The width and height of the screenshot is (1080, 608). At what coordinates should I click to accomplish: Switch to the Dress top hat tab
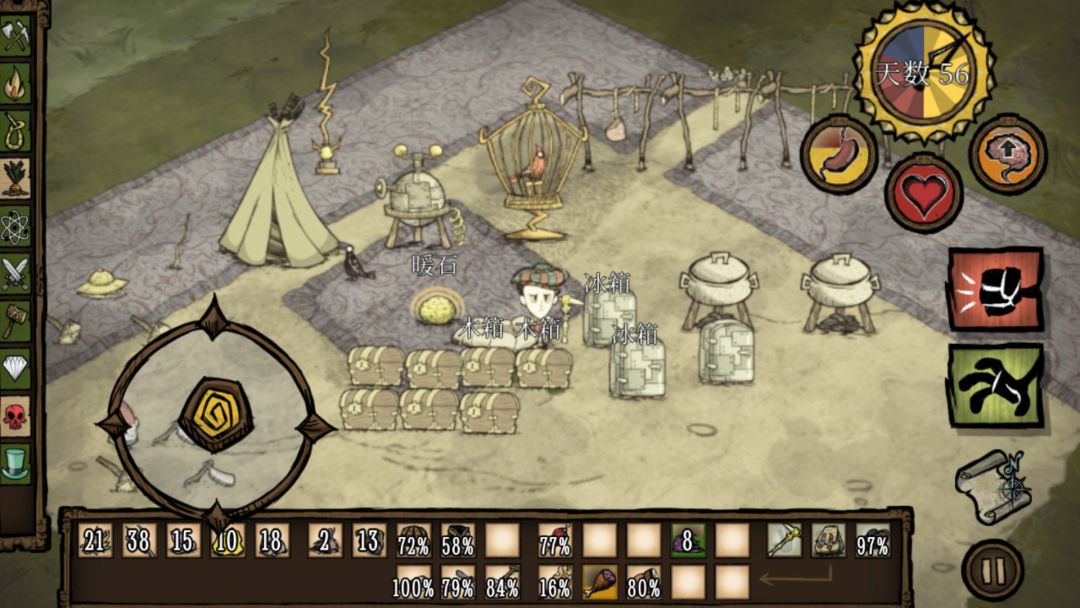(16, 462)
